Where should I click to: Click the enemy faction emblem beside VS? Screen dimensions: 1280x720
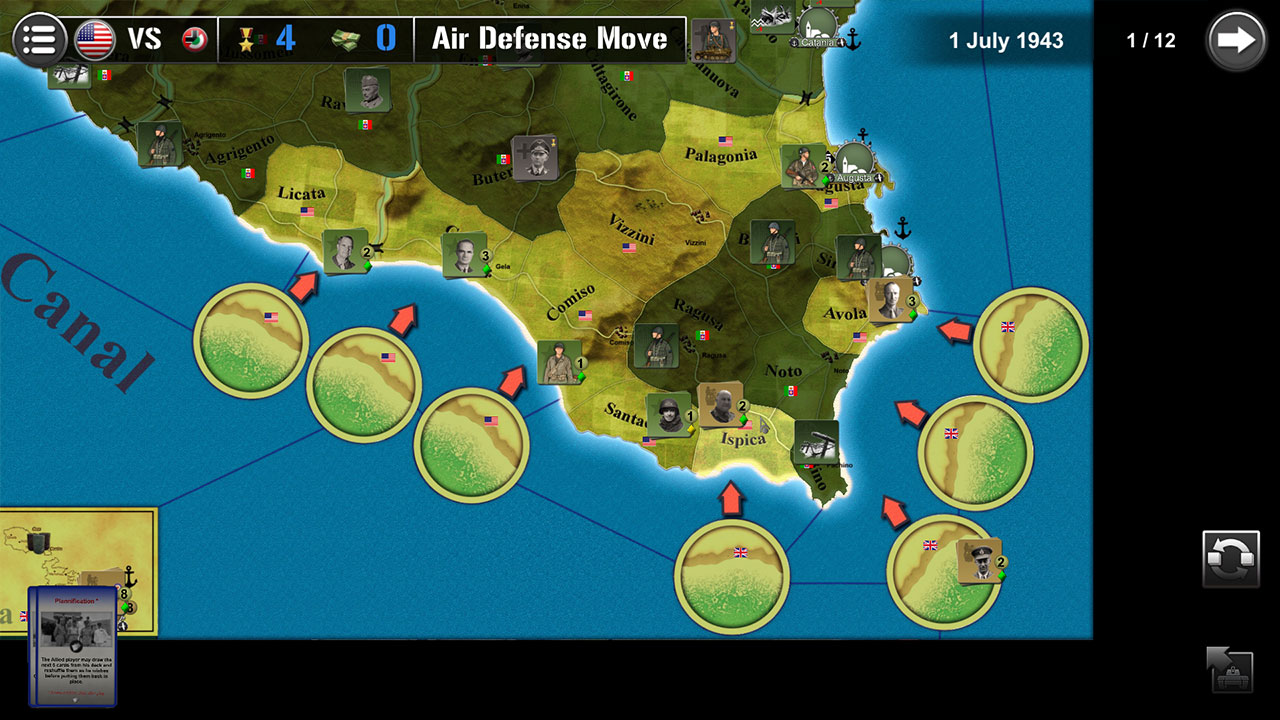[x=196, y=40]
